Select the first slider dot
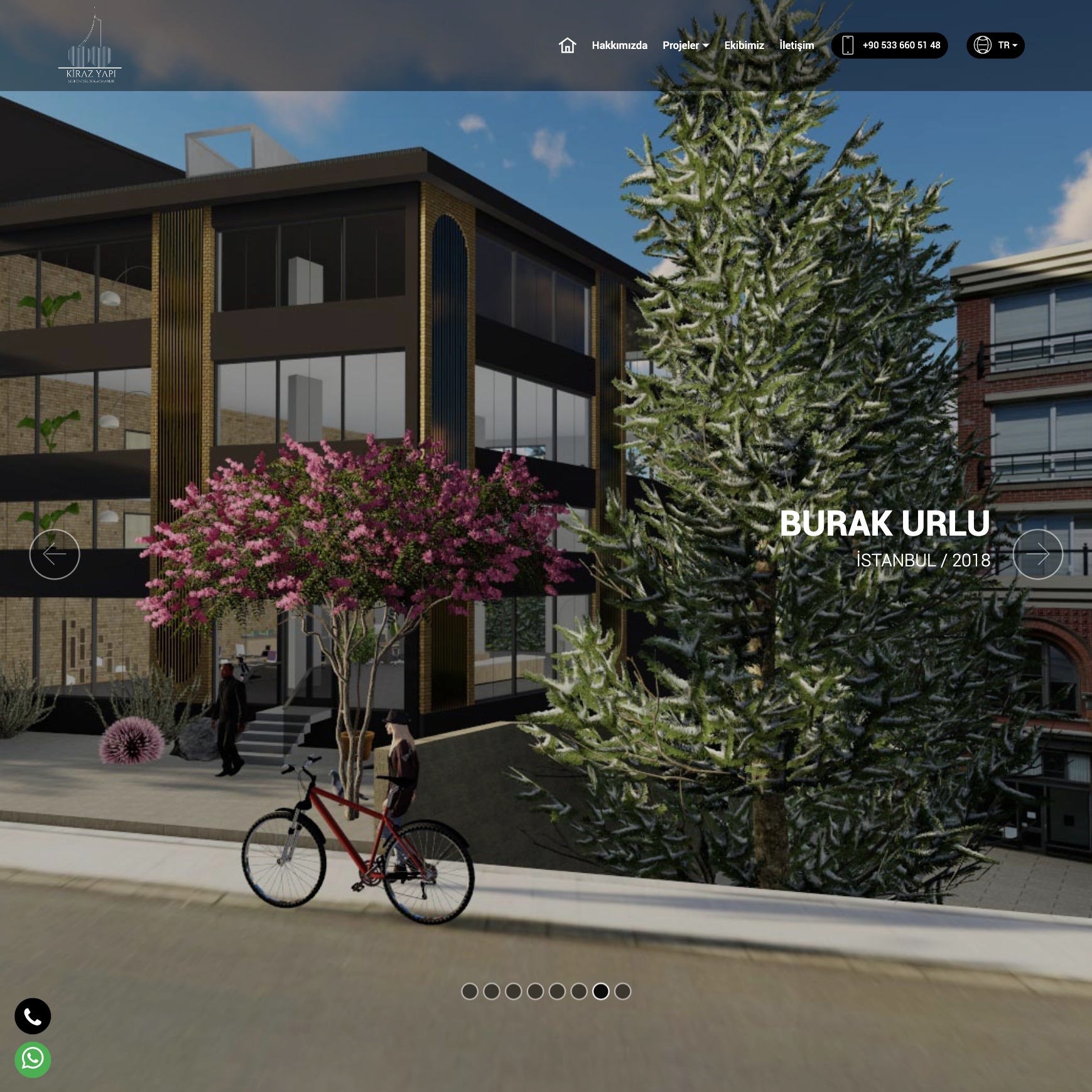1092x1092 pixels. pos(470,991)
